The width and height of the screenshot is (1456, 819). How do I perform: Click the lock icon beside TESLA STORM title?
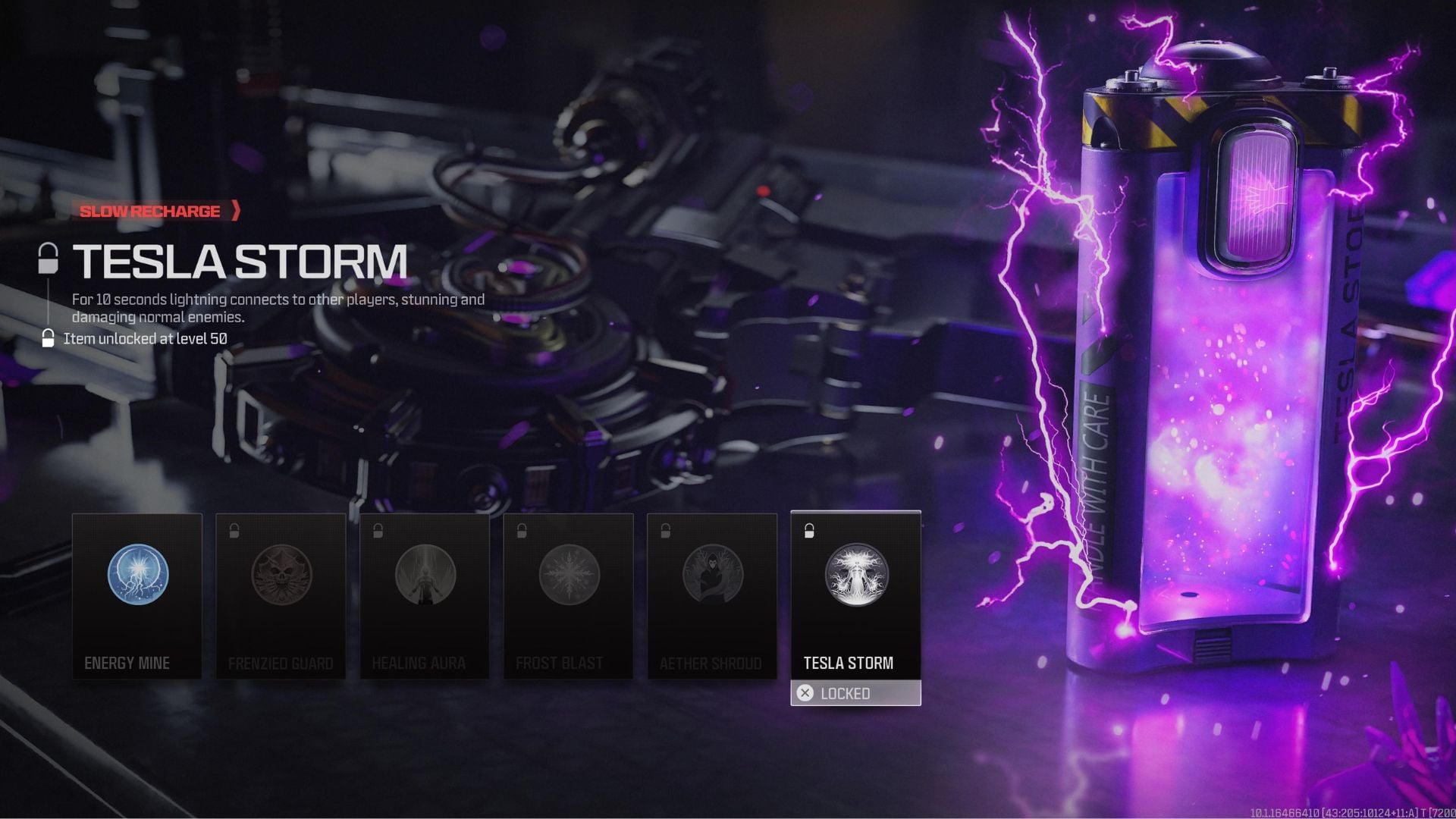click(x=49, y=258)
